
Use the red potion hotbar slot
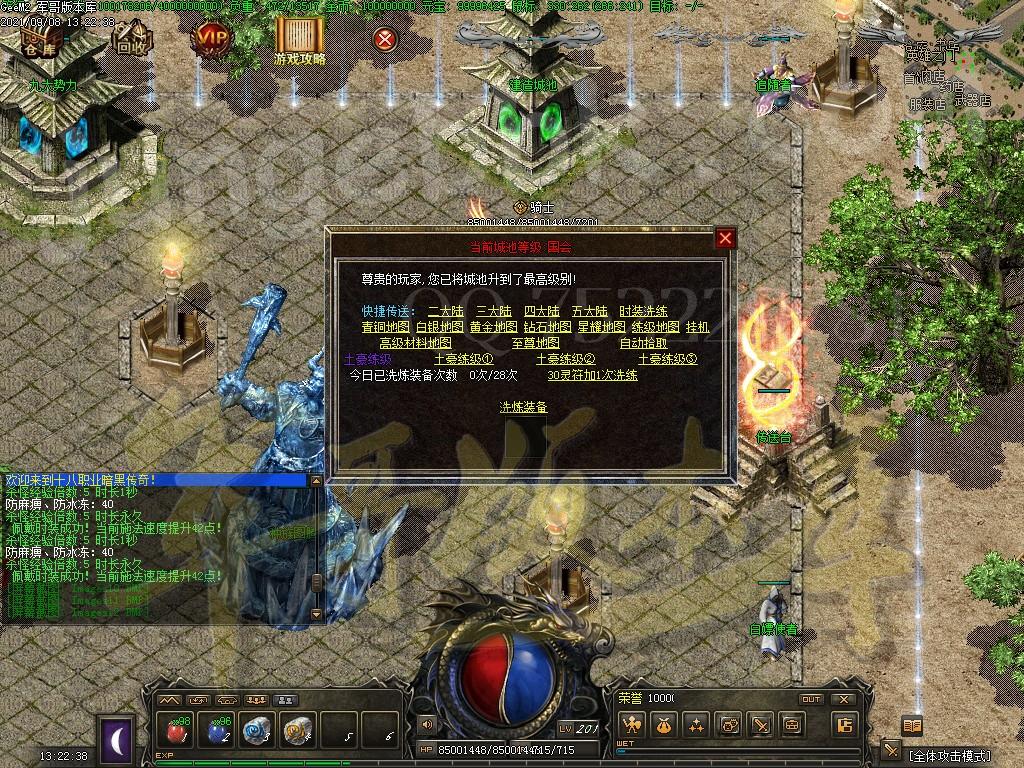pos(177,731)
